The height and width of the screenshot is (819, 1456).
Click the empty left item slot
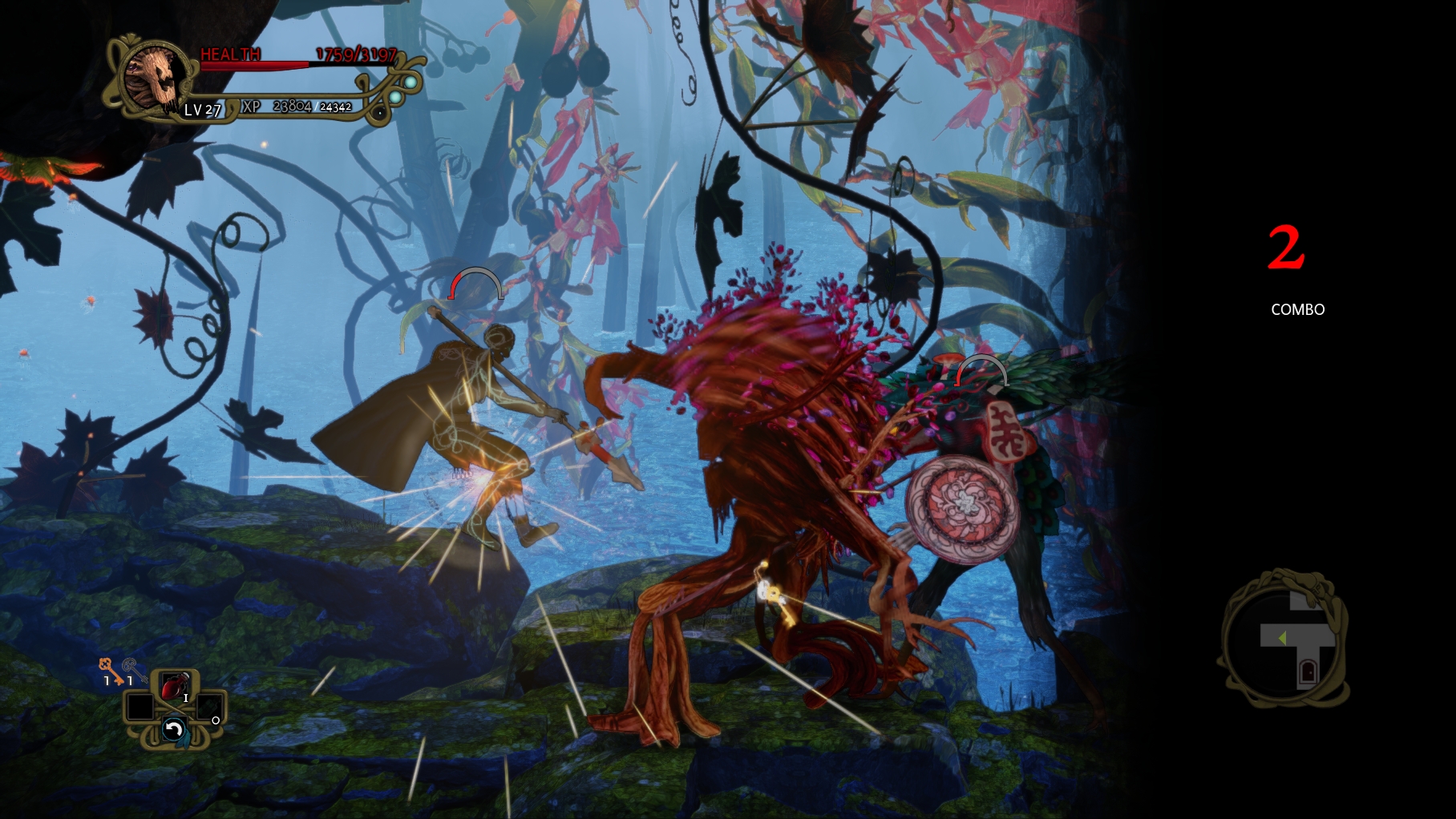coord(140,707)
